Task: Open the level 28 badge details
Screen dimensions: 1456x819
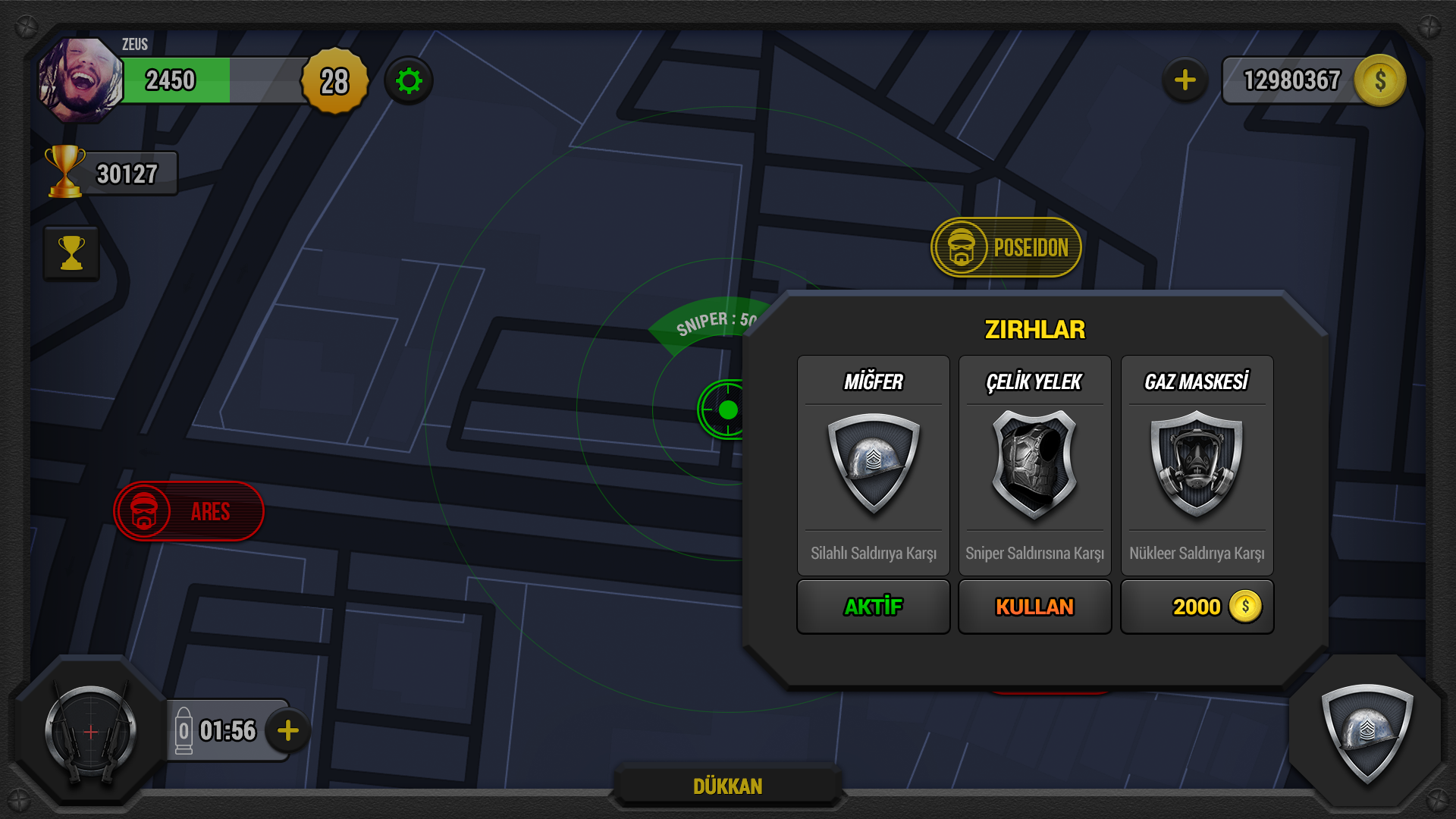Action: click(334, 81)
